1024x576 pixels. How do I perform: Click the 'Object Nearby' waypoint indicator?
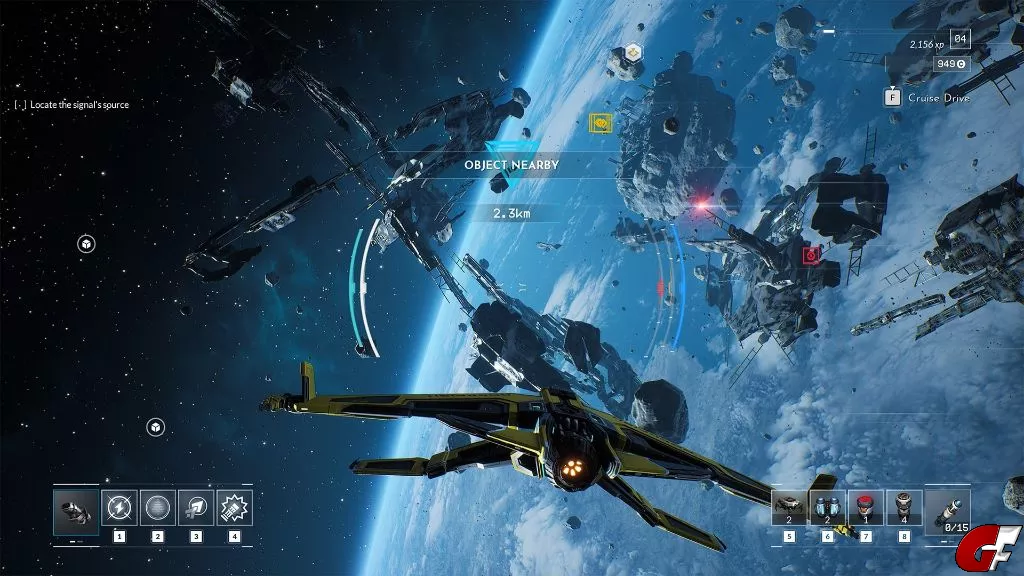point(511,164)
